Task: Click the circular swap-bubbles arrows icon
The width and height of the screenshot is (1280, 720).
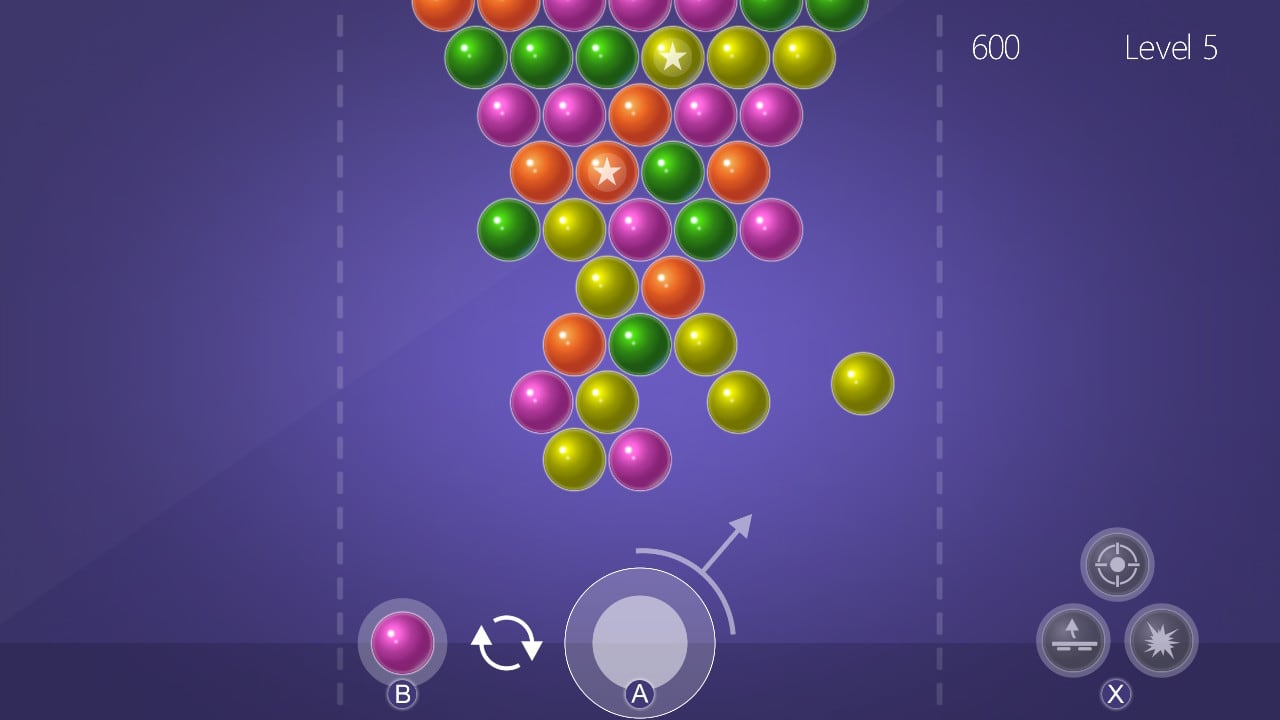Action: [x=508, y=641]
